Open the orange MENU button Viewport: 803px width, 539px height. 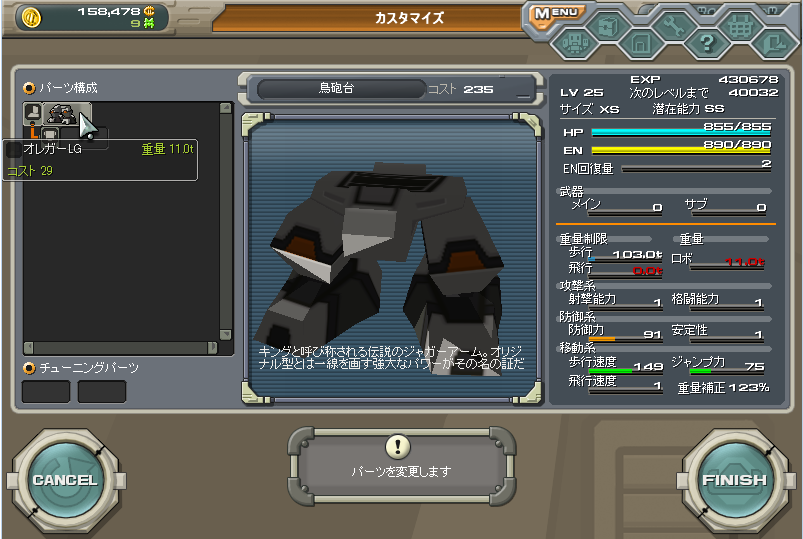coord(557,13)
